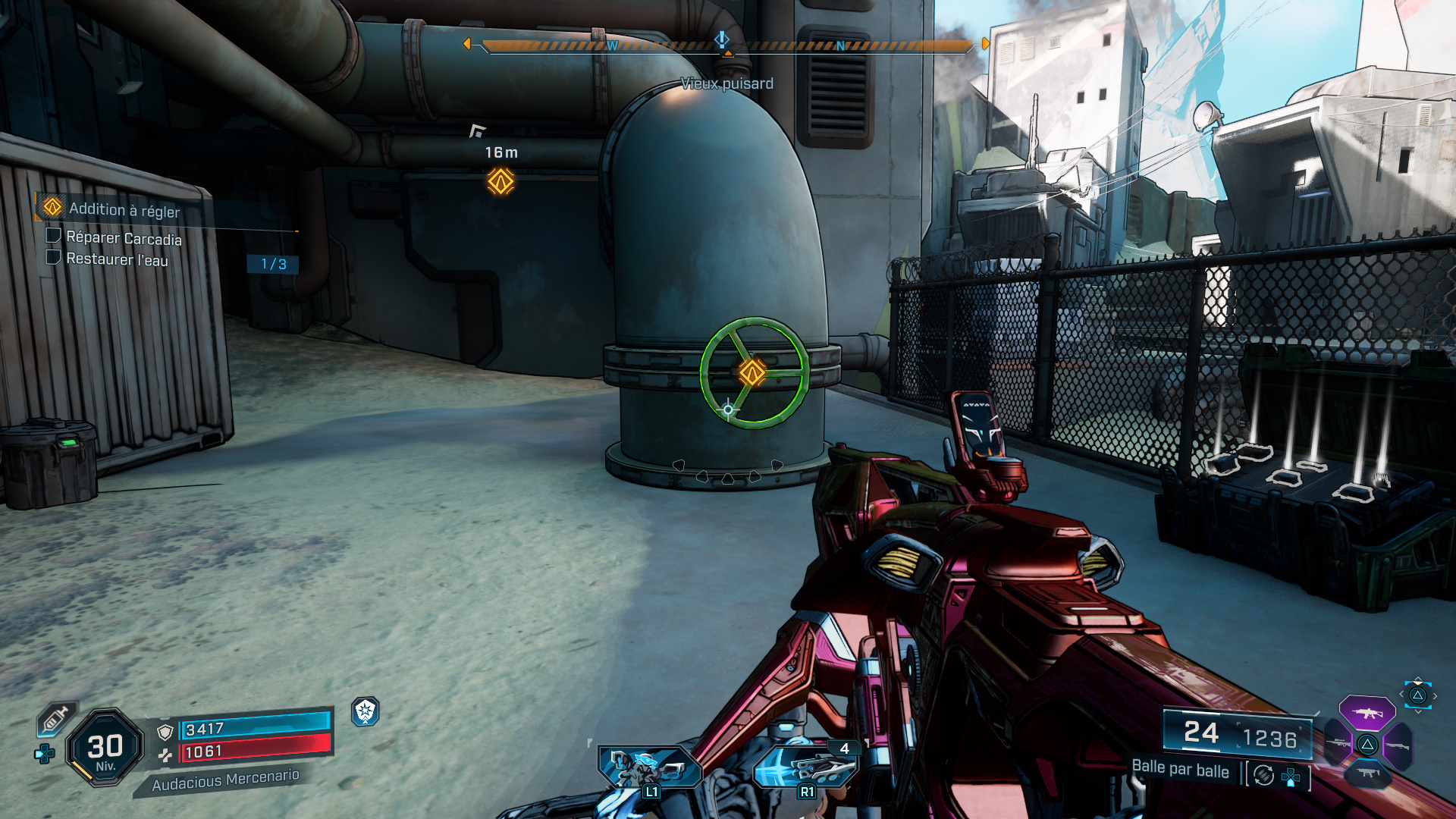Click the quest marker on the compass bar
This screenshot has width=1456, height=819.
tap(722, 38)
